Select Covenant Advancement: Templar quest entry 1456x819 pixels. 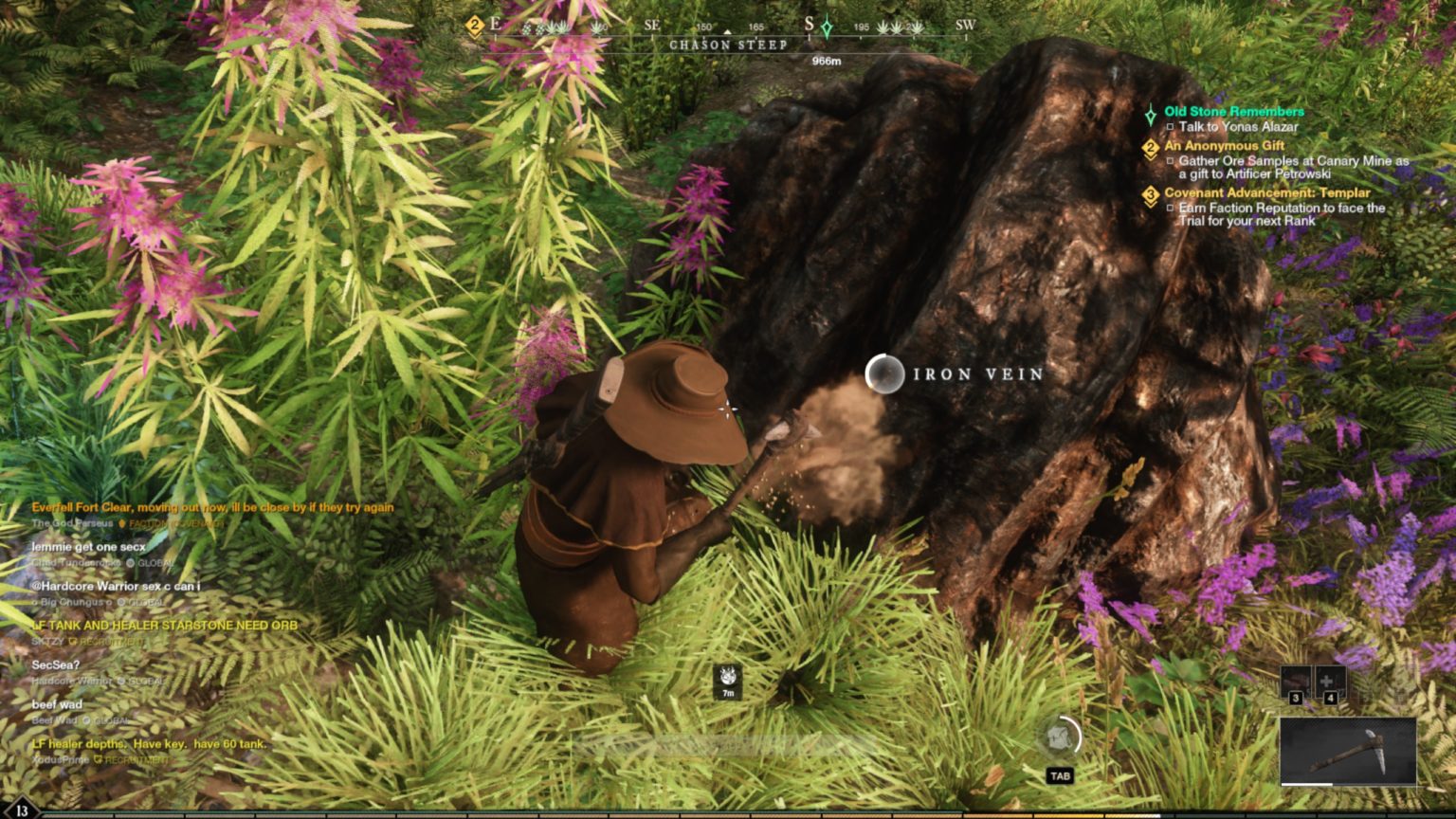[x=1266, y=192]
